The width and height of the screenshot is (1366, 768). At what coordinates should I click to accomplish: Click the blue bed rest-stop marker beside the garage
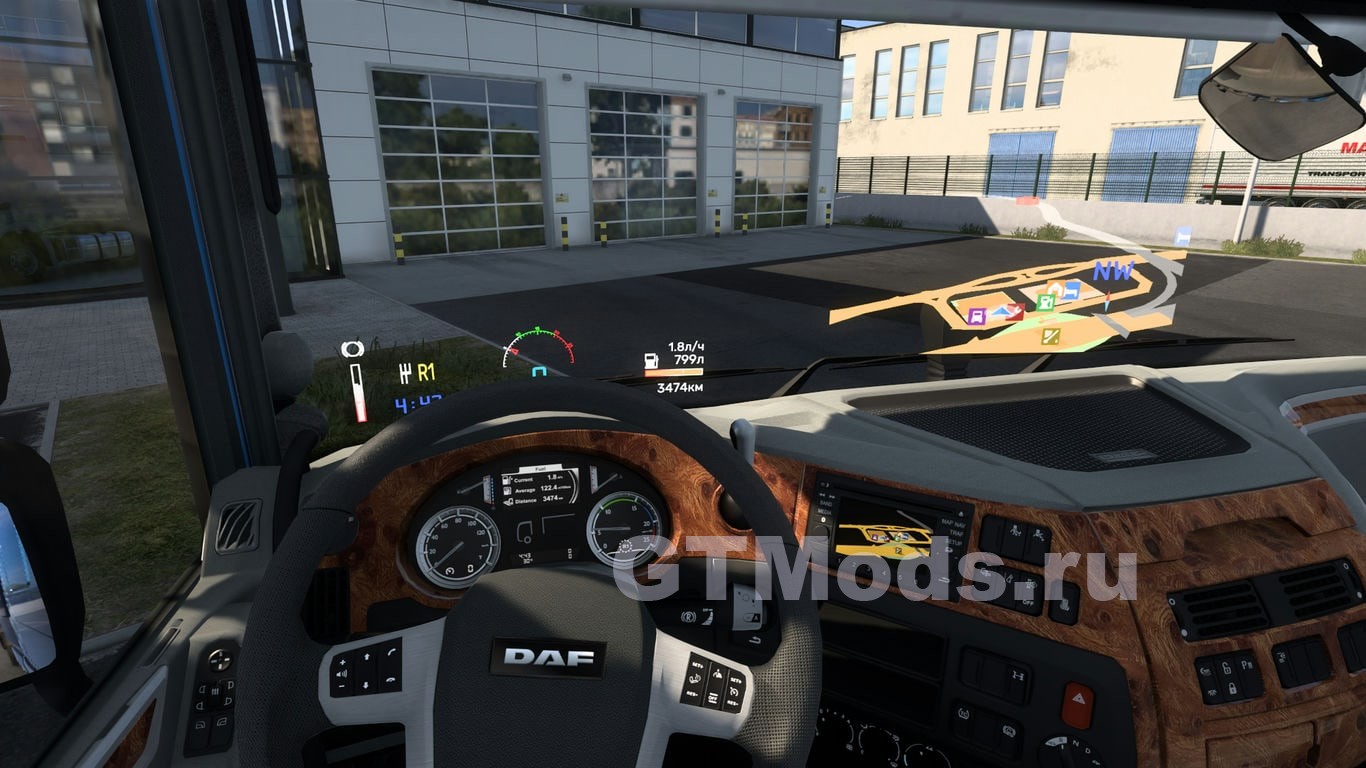[x=1070, y=291]
